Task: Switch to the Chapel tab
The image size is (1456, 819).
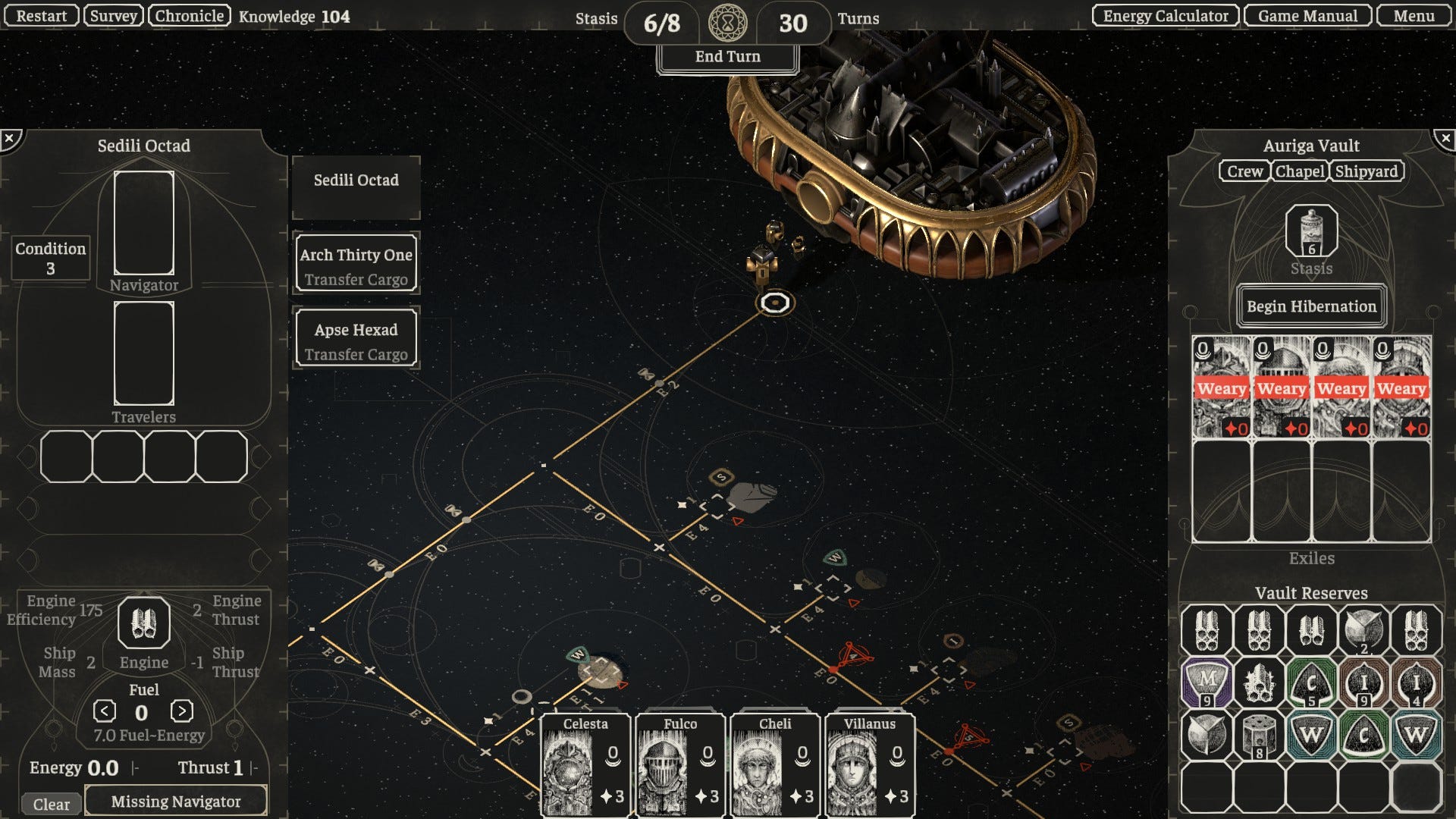Action: click(x=1300, y=171)
